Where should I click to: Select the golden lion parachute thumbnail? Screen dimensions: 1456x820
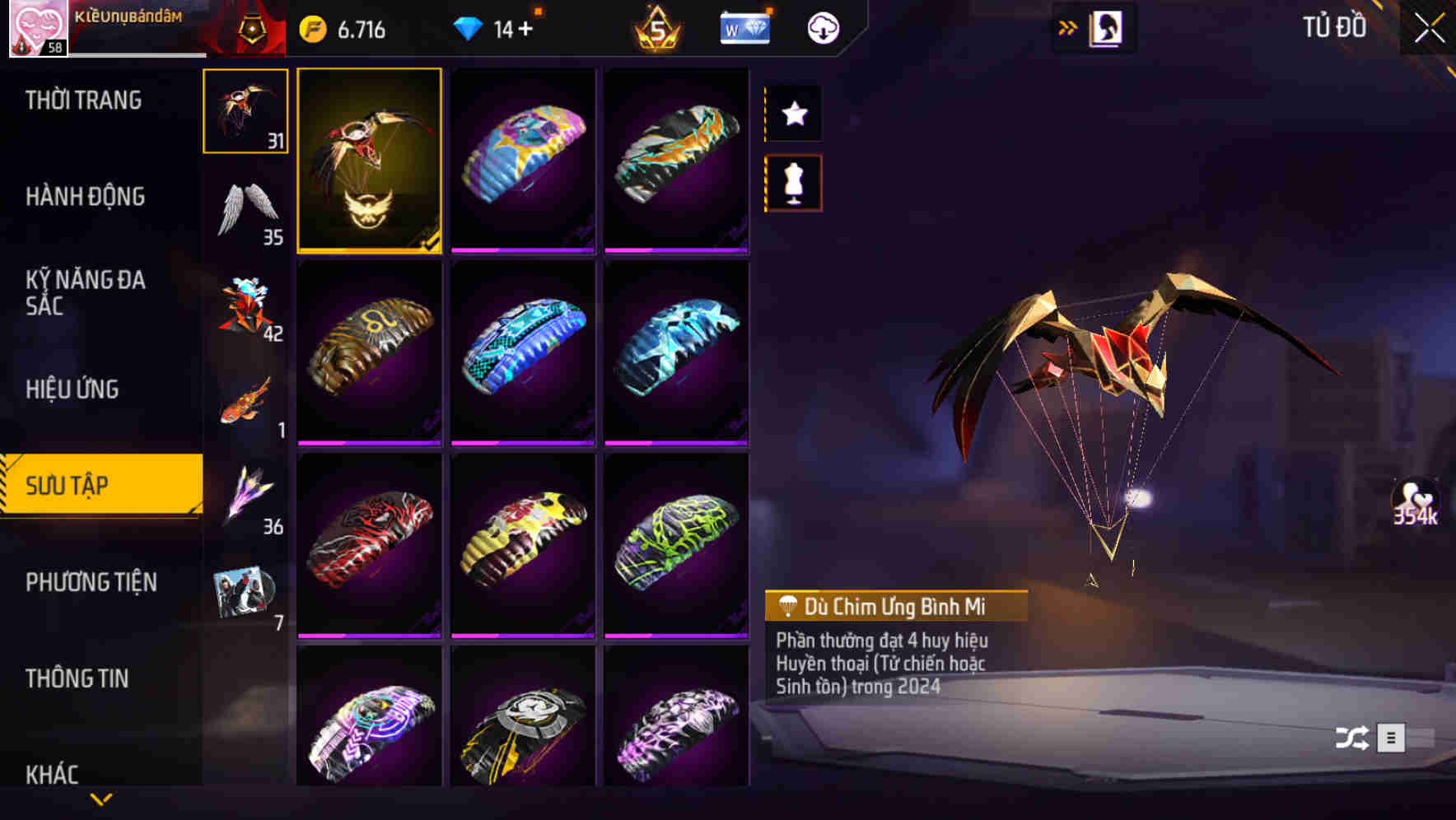[369, 352]
